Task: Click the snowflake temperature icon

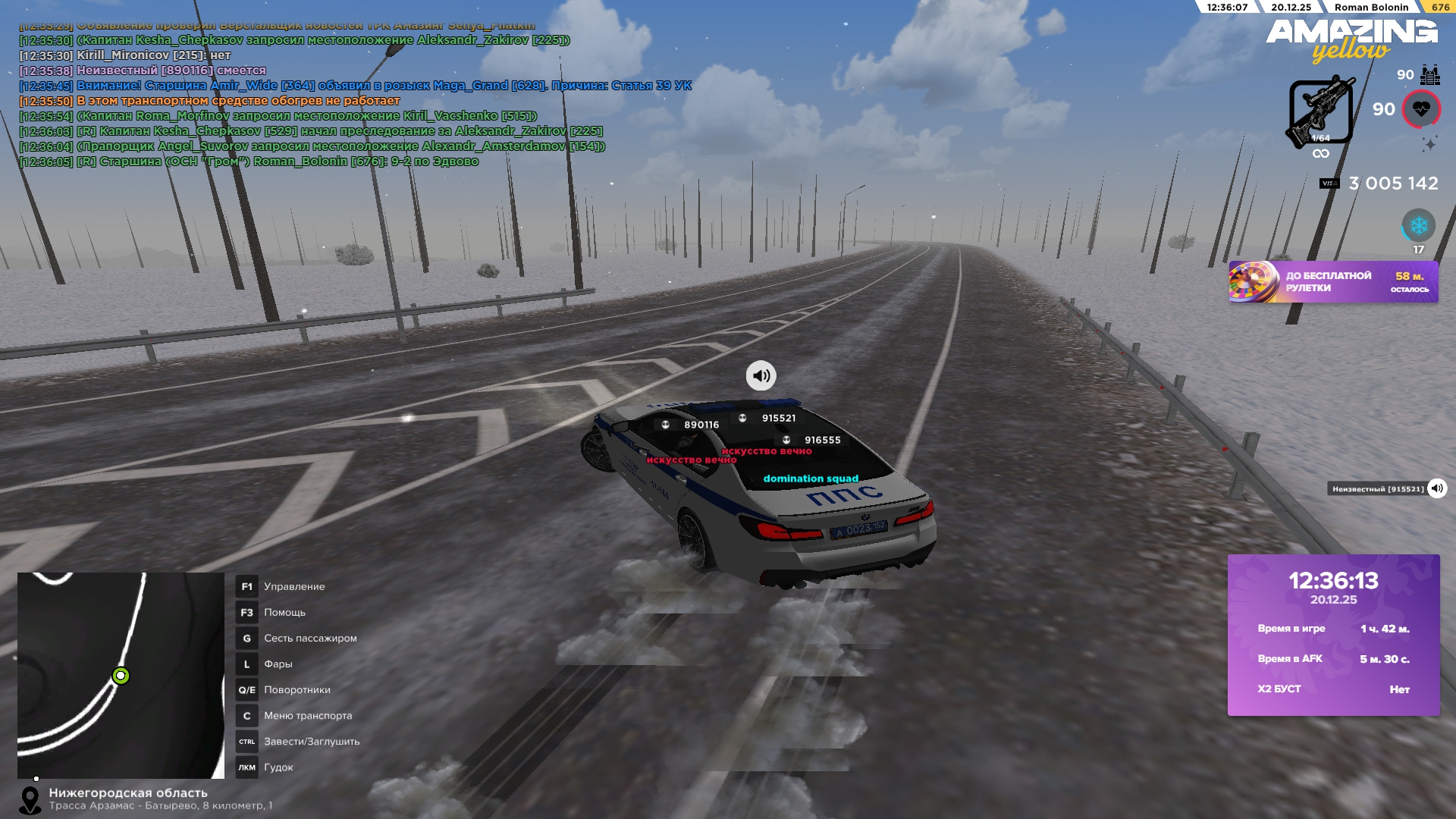Action: coord(1418,225)
